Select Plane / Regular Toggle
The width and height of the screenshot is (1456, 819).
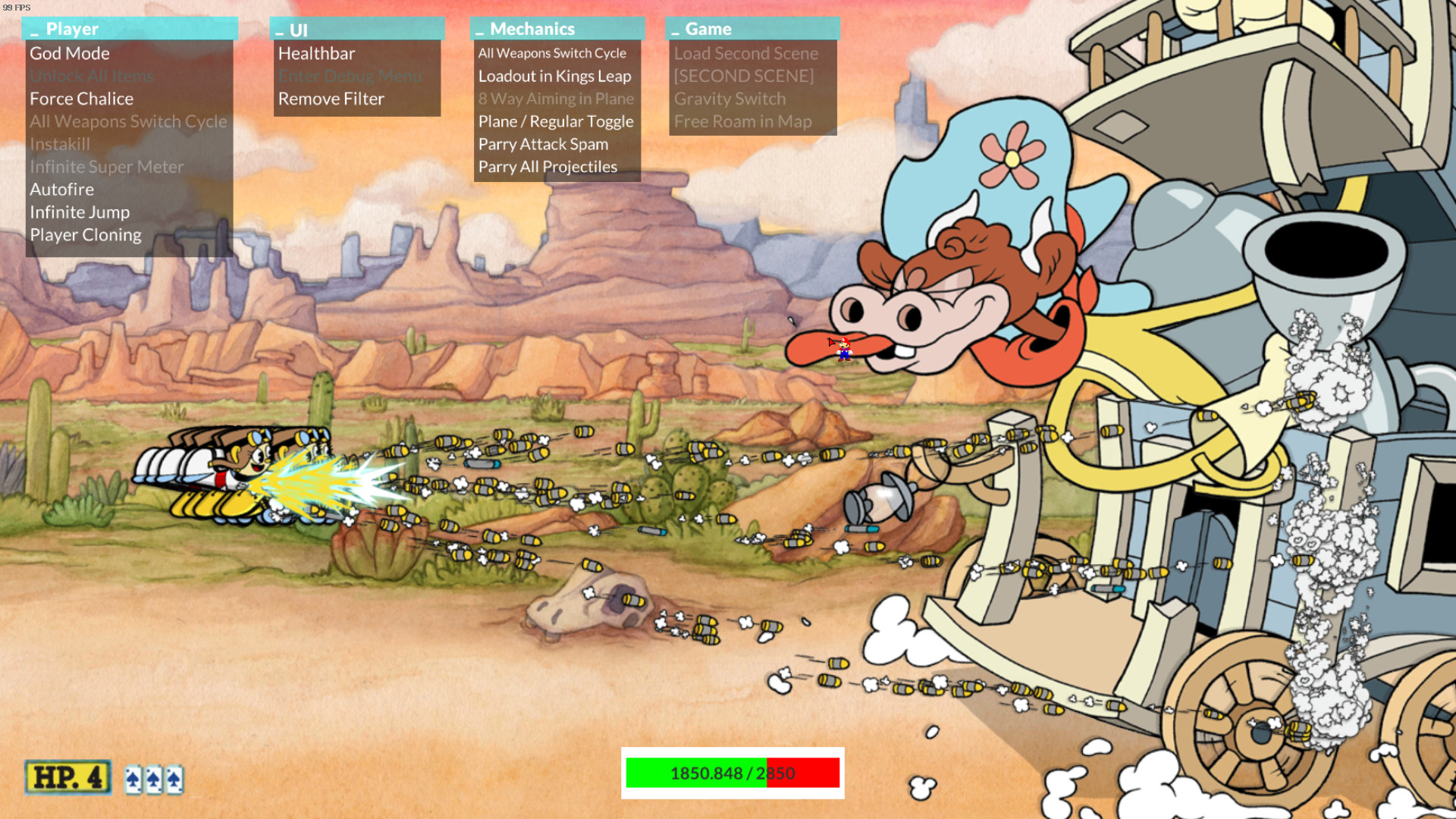(555, 122)
